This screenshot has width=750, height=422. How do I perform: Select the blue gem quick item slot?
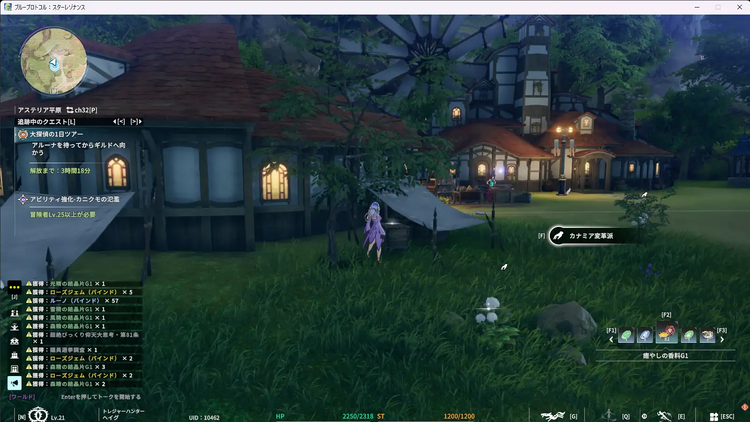point(646,337)
